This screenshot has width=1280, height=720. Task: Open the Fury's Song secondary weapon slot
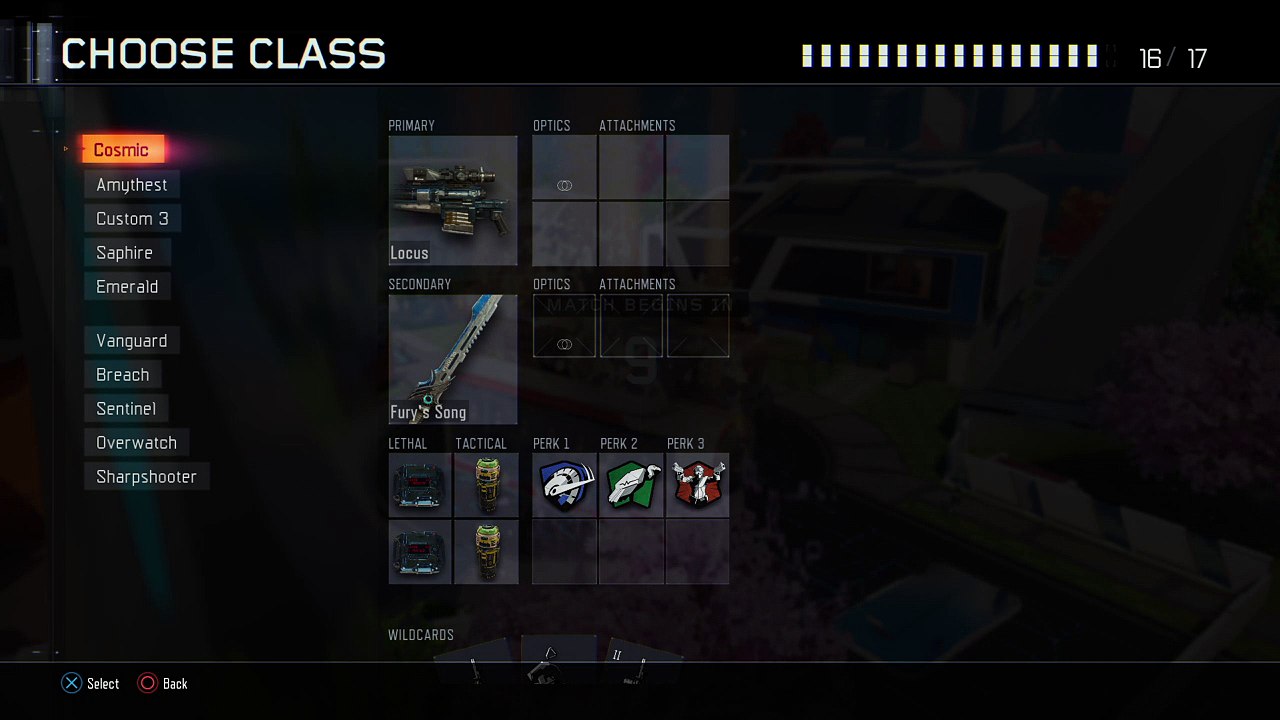tap(453, 359)
